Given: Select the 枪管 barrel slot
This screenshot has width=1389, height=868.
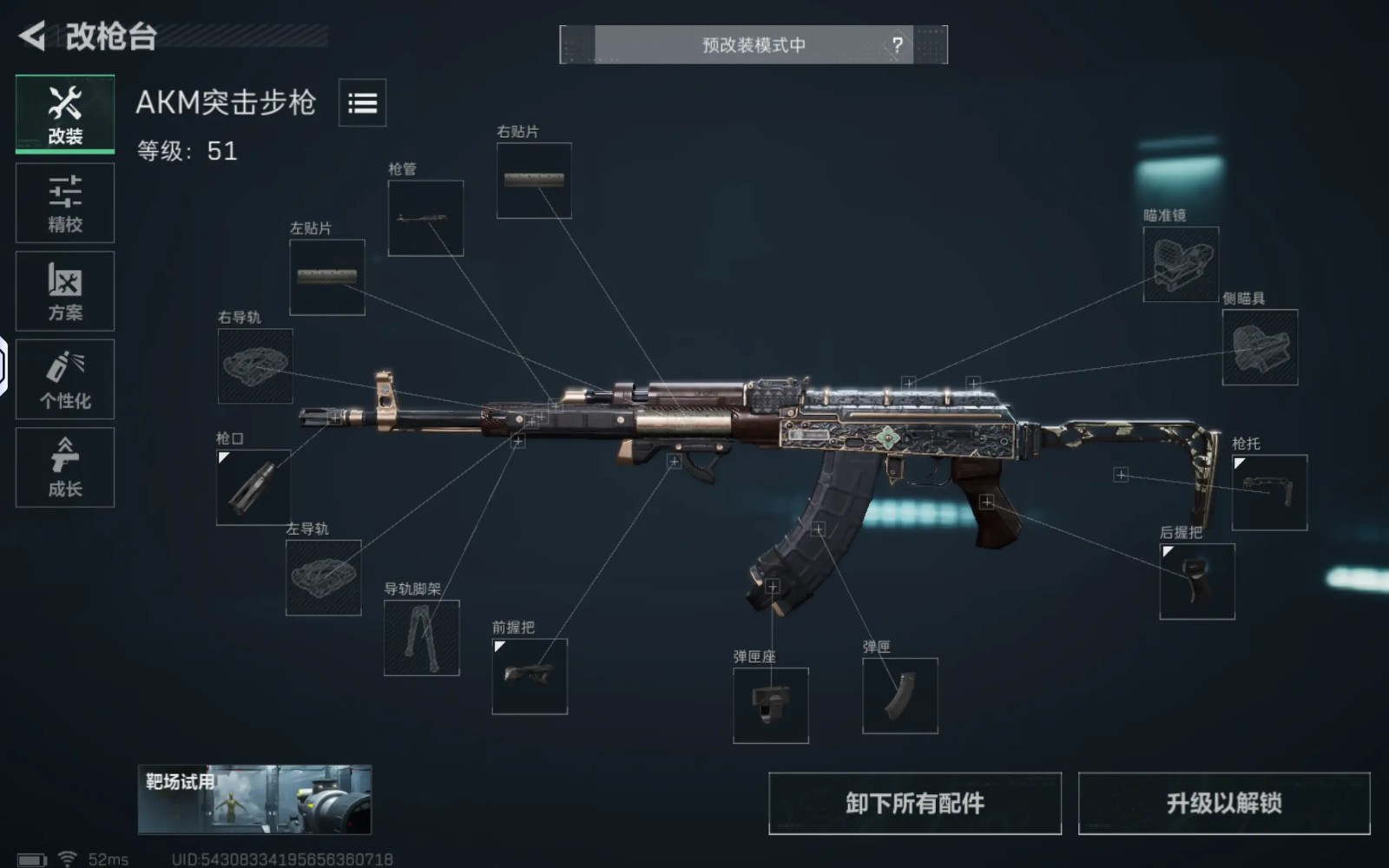Looking at the screenshot, I should (x=425, y=219).
